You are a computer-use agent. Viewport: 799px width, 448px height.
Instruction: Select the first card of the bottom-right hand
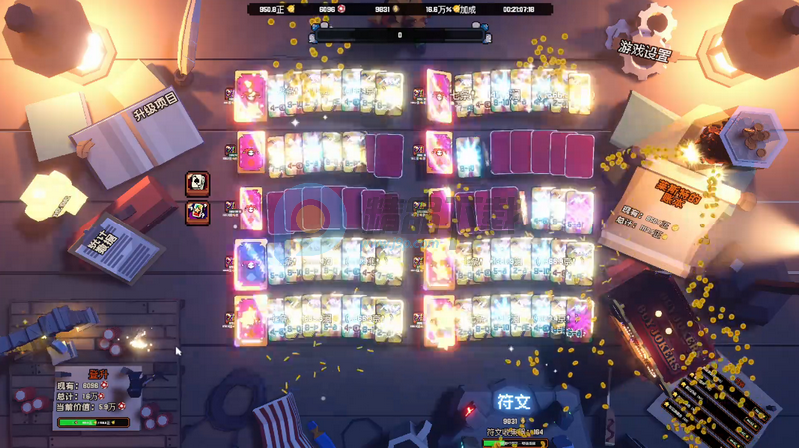click(438, 320)
